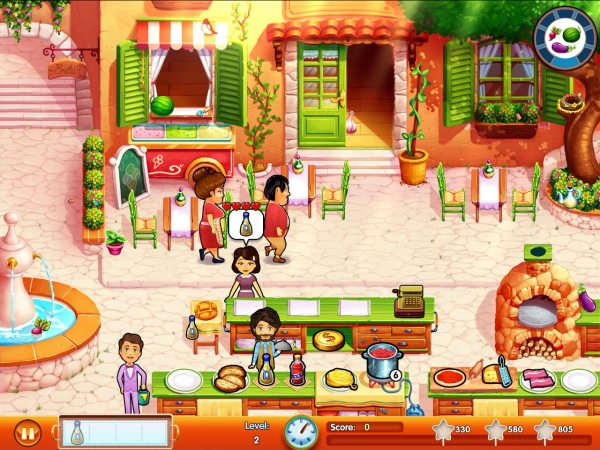The width and height of the screenshot is (600, 450).
Task: Select the soup pot marked 6
Action: pos(382,360)
